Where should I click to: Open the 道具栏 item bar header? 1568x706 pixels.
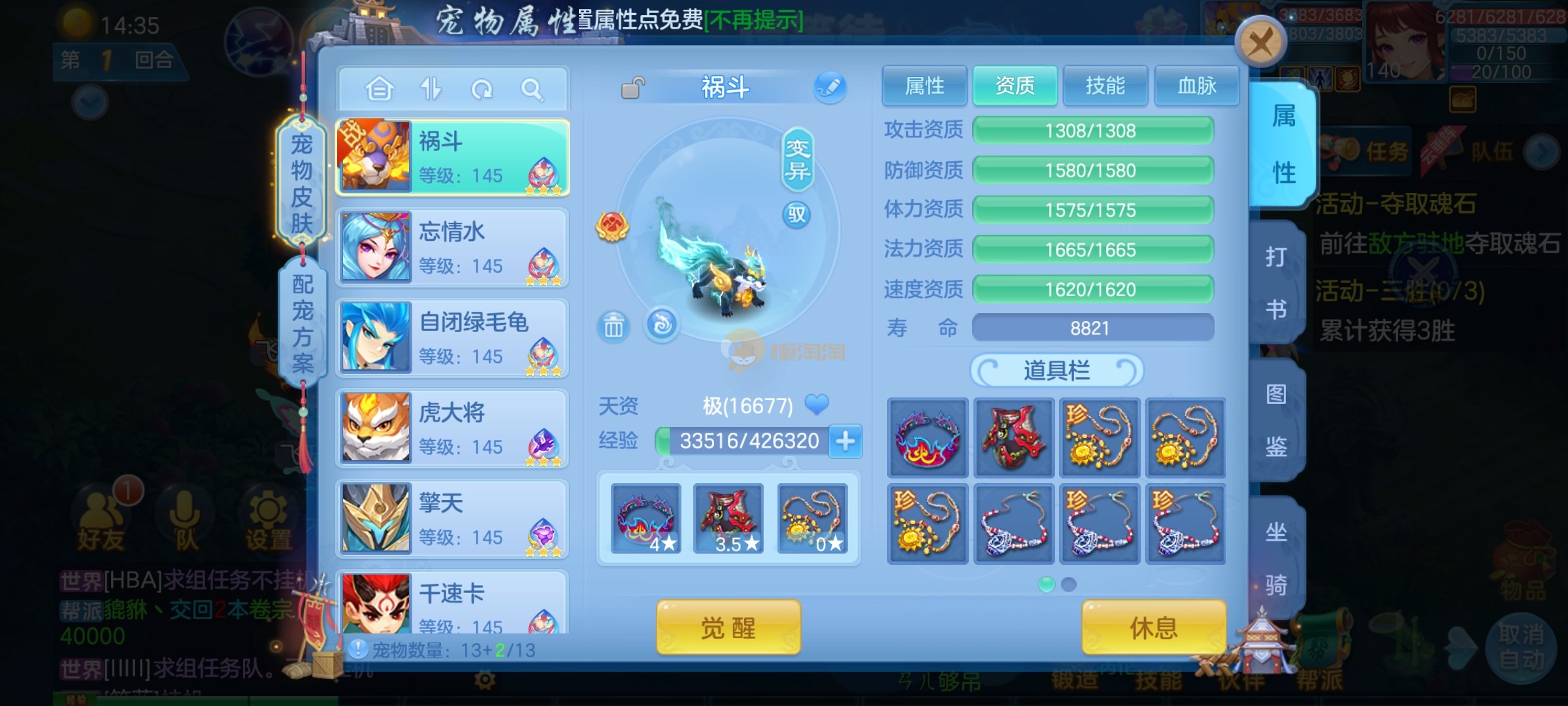coord(1056,371)
